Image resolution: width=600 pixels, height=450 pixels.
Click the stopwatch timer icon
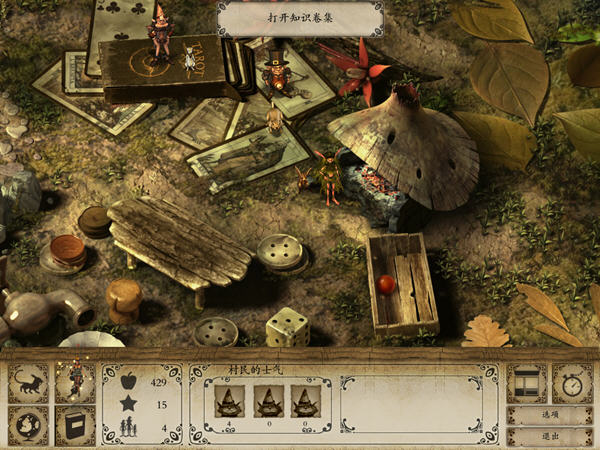click(573, 383)
